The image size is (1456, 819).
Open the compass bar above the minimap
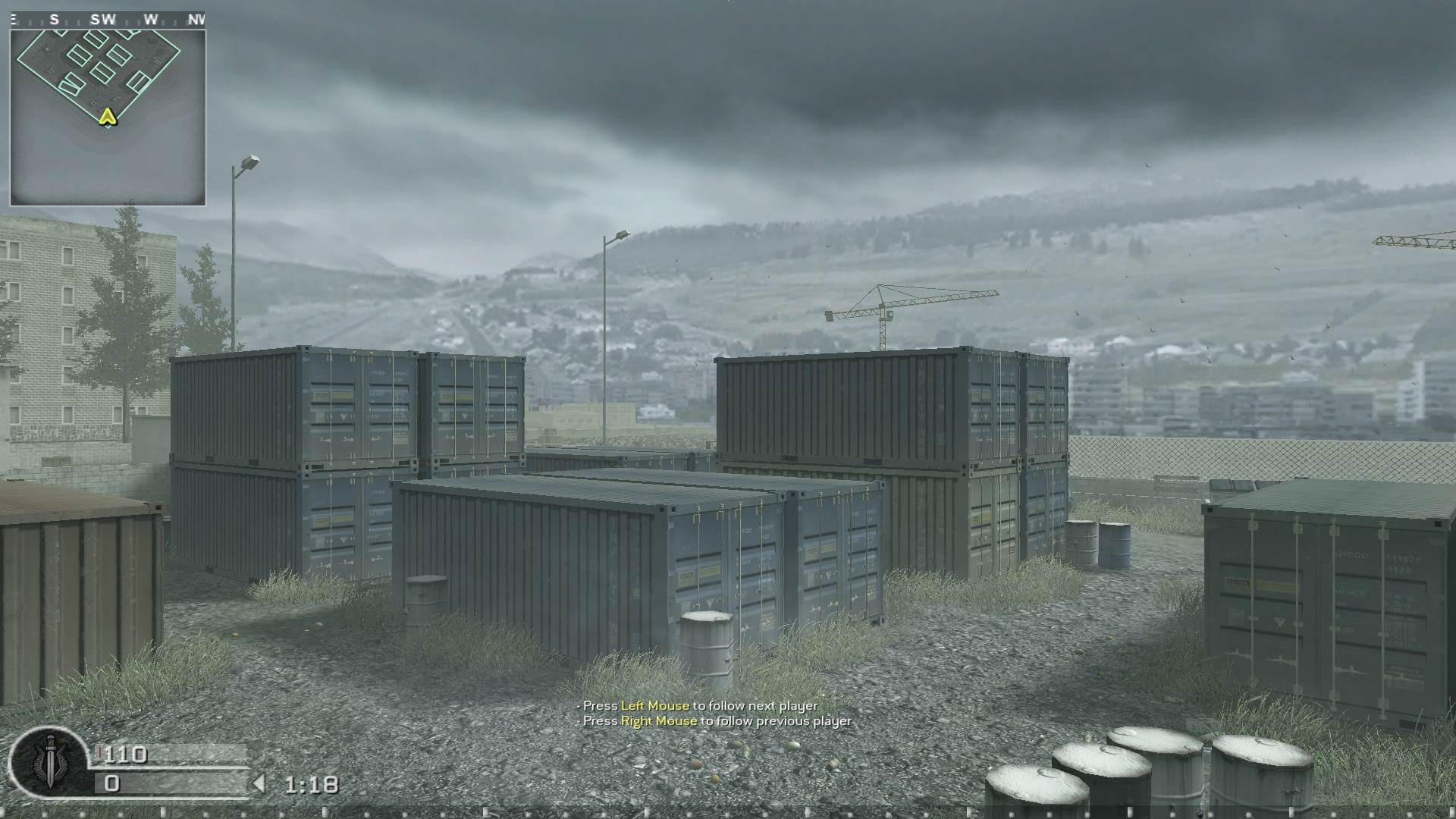(x=110, y=20)
